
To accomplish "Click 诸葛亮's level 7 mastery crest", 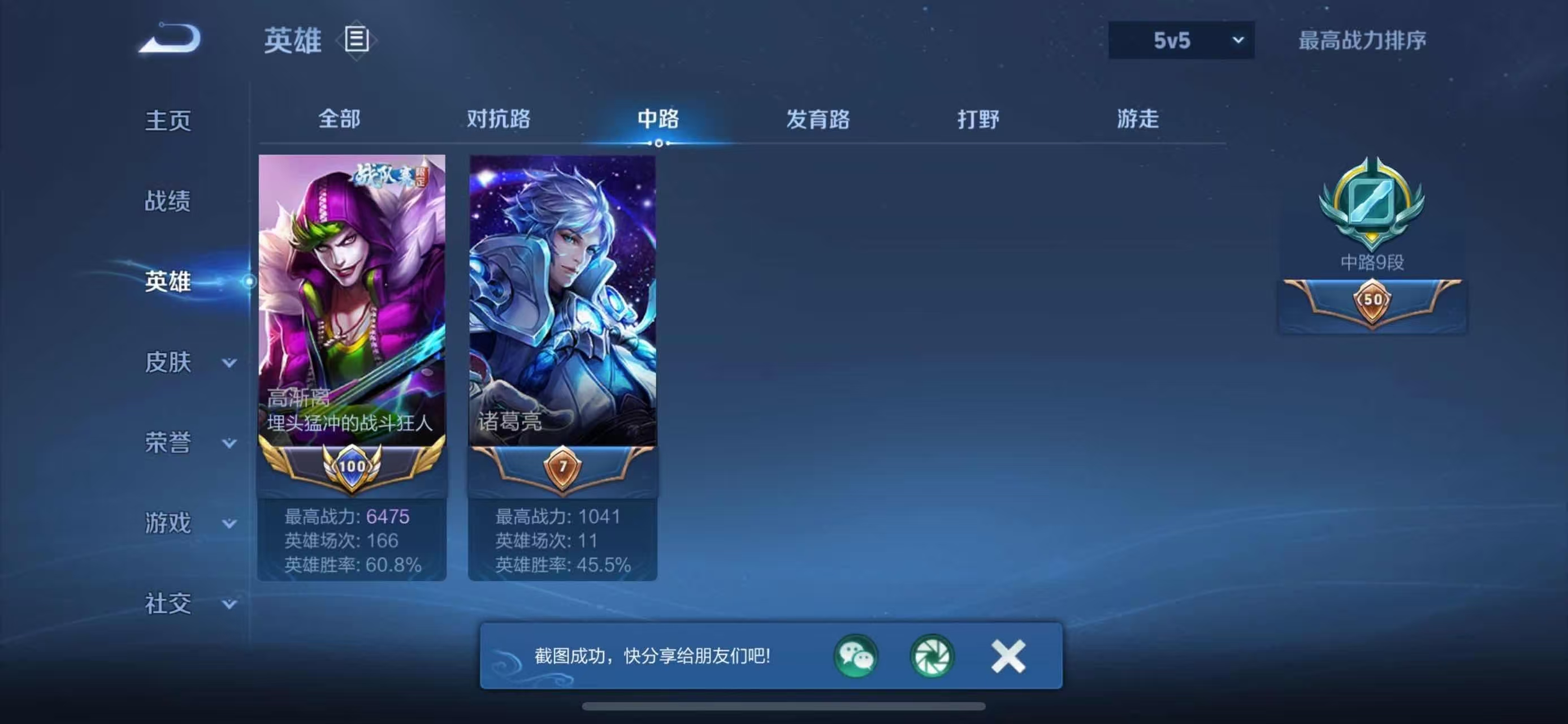I will click(562, 467).
